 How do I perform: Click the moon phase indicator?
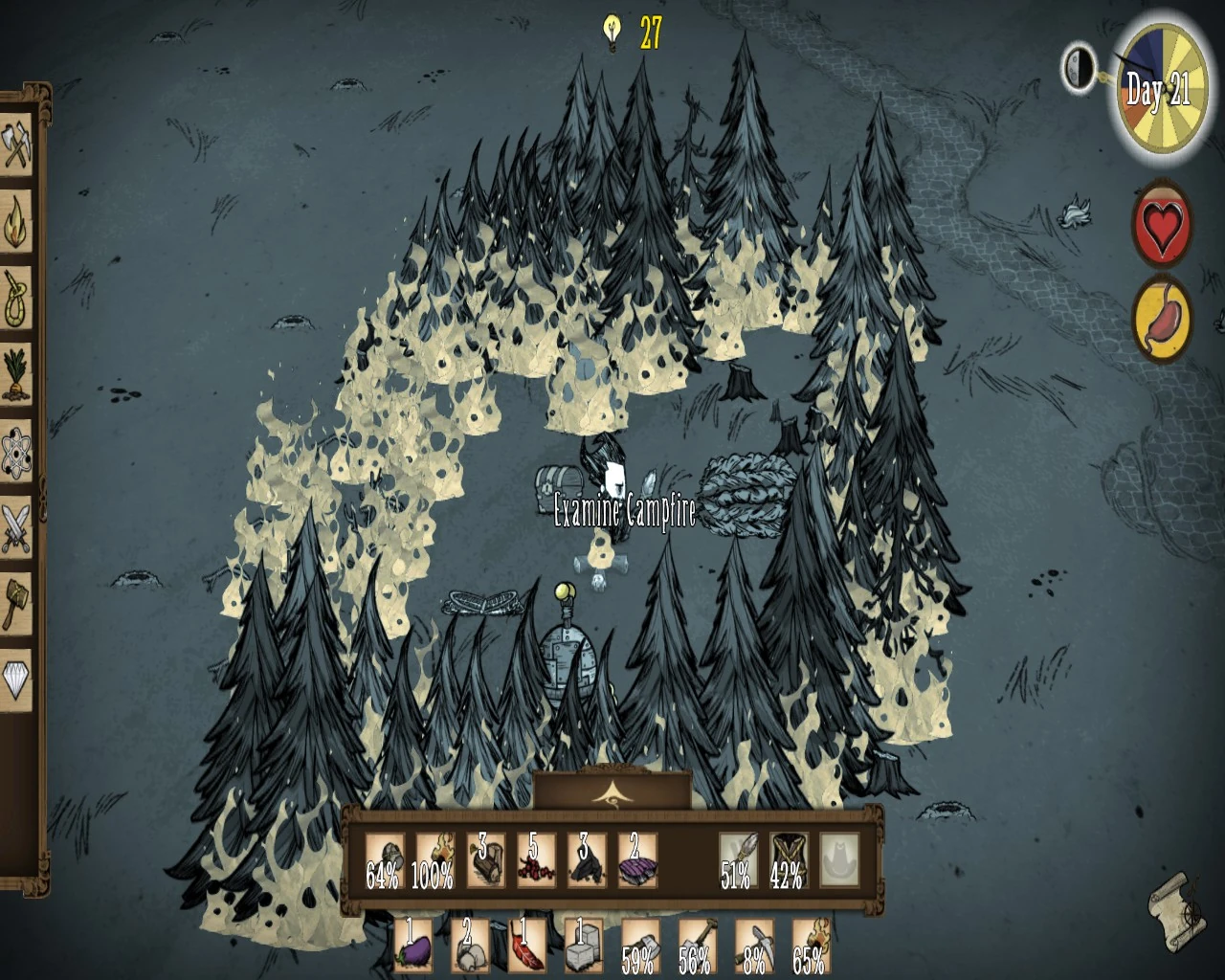[x=1080, y=67]
